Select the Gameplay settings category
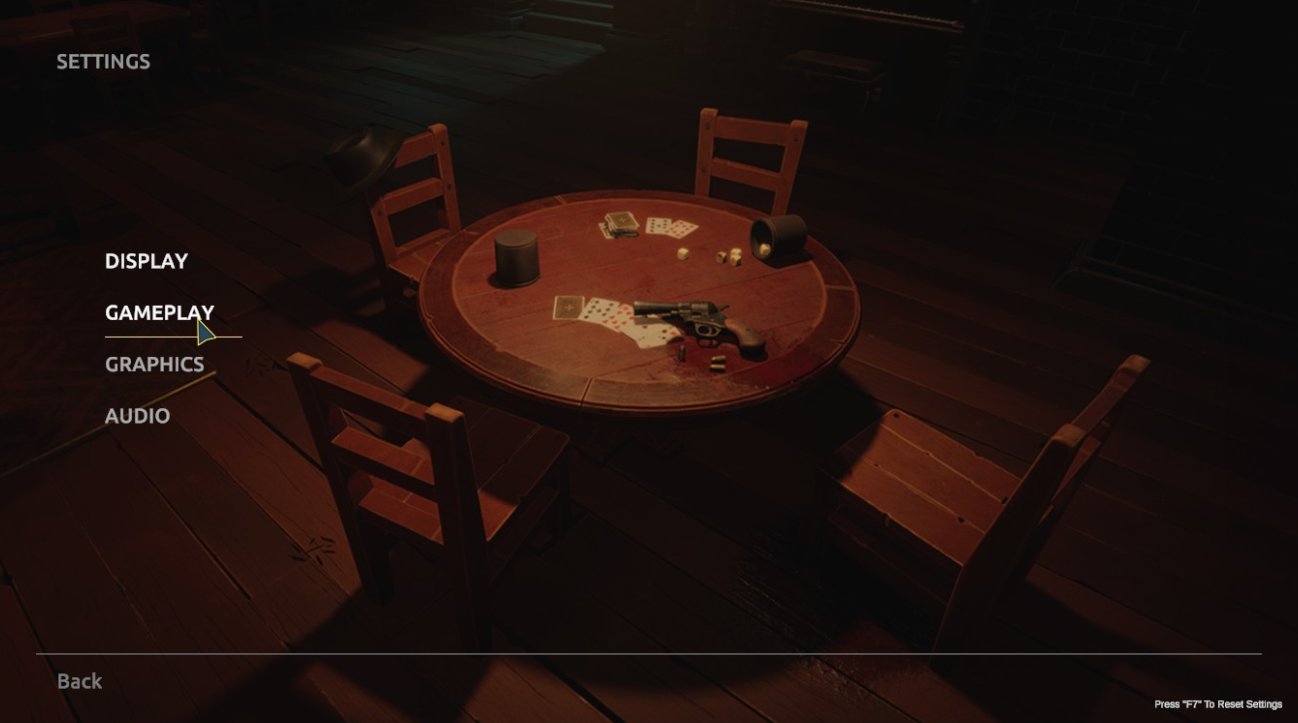 coord(159,313)
